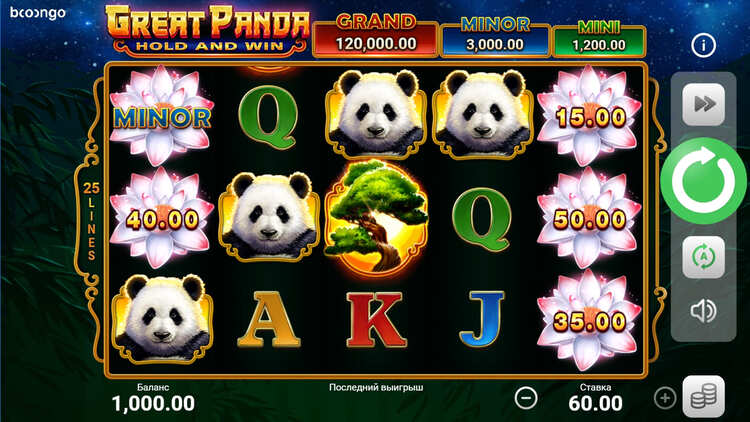Toggle the game sound

(x=703, y=311)
